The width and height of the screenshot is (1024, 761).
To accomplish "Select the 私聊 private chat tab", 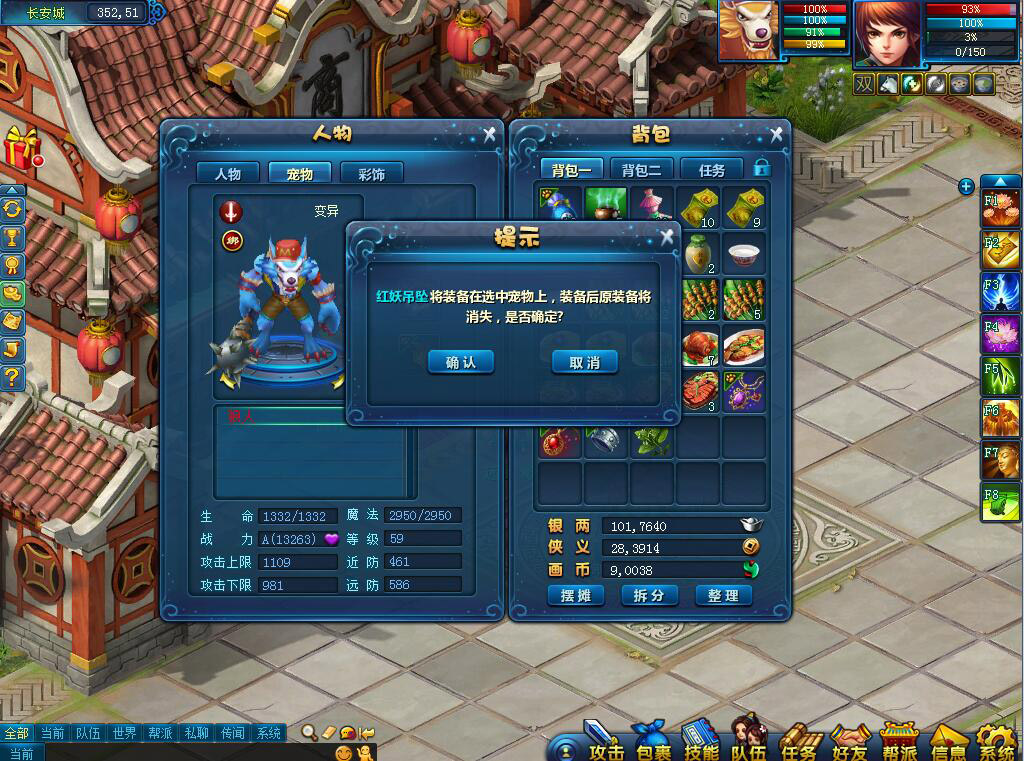I will tap(196, 733).
